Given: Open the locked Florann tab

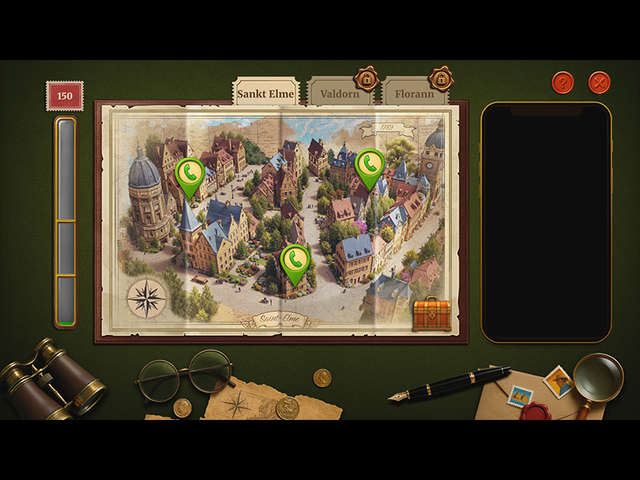Looking at the screenshot, I should [x=414, y=94].
